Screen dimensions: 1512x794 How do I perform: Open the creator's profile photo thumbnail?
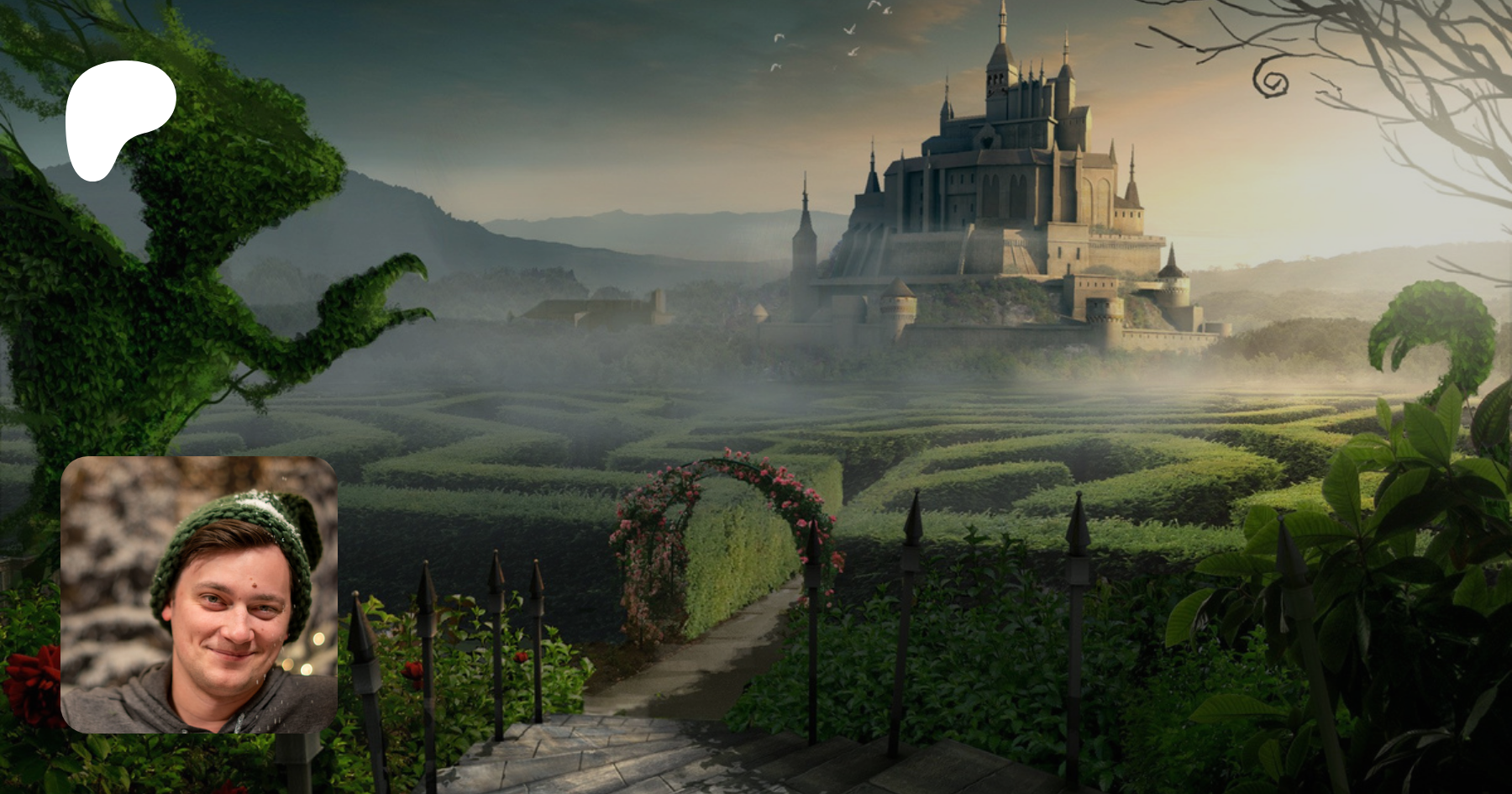[x=199, y=595]
